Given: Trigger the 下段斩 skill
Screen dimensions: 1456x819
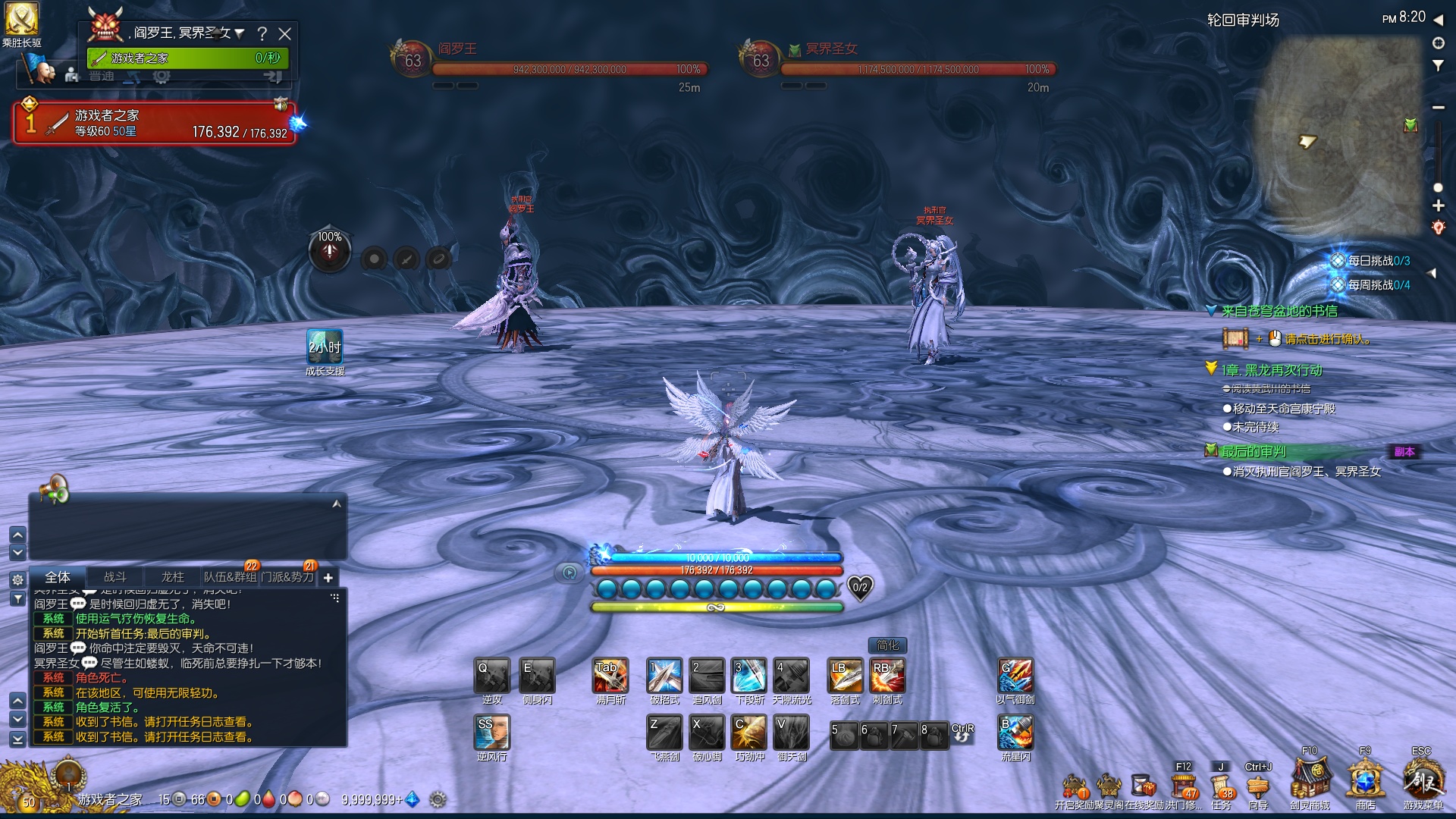Looking at the screenshot, I should click(749, 676).
